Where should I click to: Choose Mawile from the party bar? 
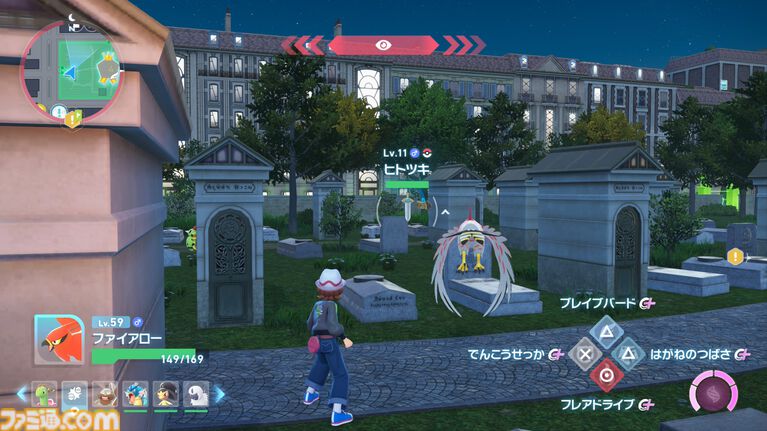coord(167,394)
